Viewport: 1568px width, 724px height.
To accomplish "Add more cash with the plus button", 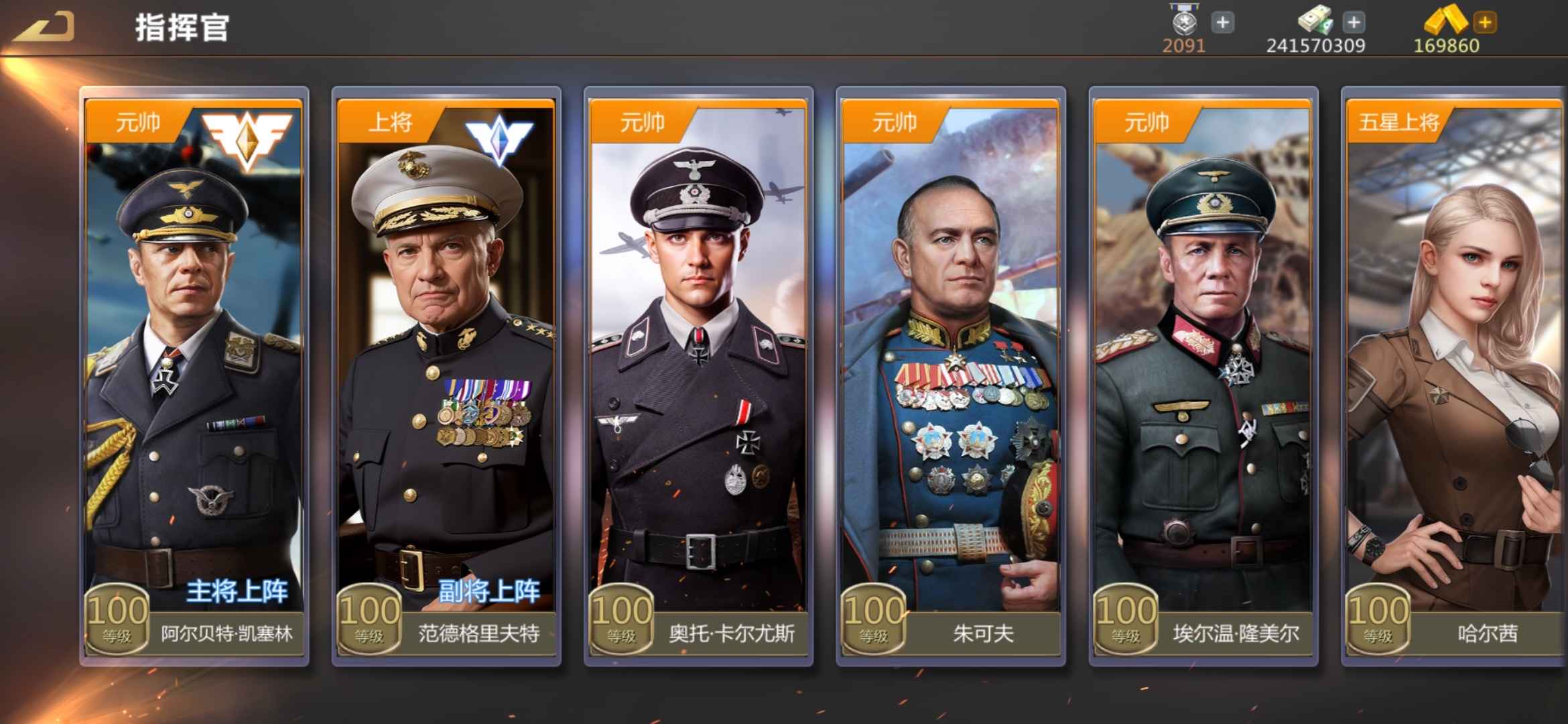I will tap(1354, 23).
